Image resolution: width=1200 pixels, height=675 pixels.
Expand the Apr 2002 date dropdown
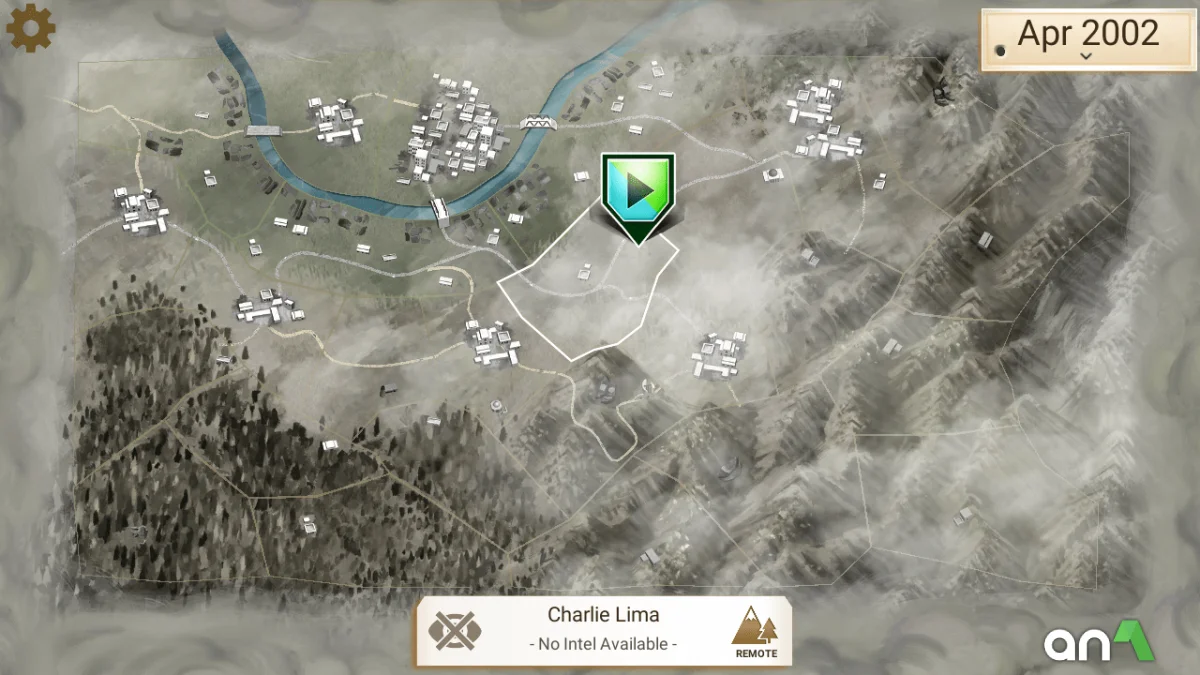[1085, 39]
